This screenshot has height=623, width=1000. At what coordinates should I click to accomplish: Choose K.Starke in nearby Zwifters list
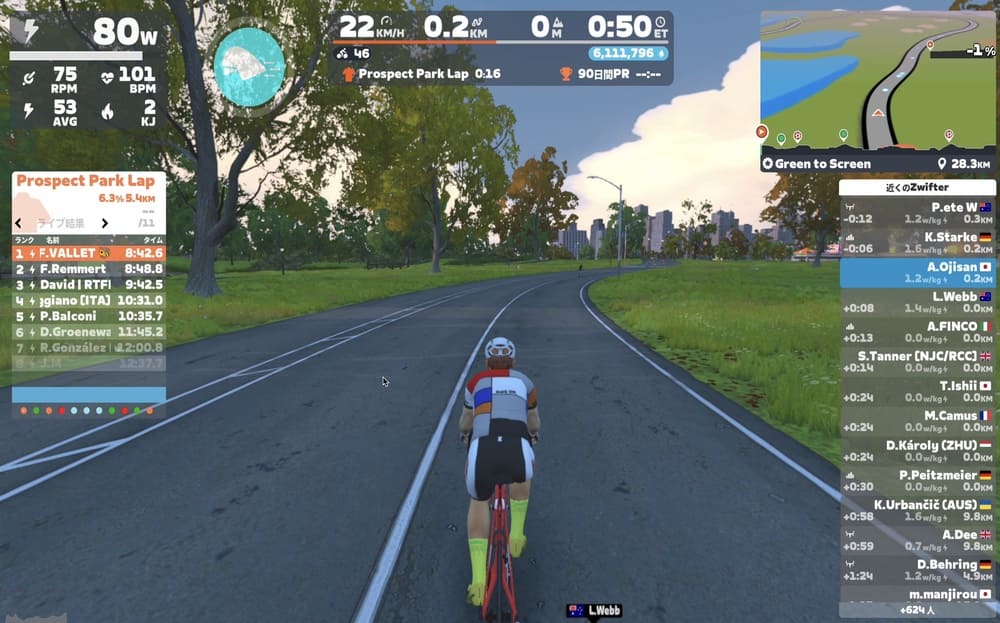[x=917, y=242]
